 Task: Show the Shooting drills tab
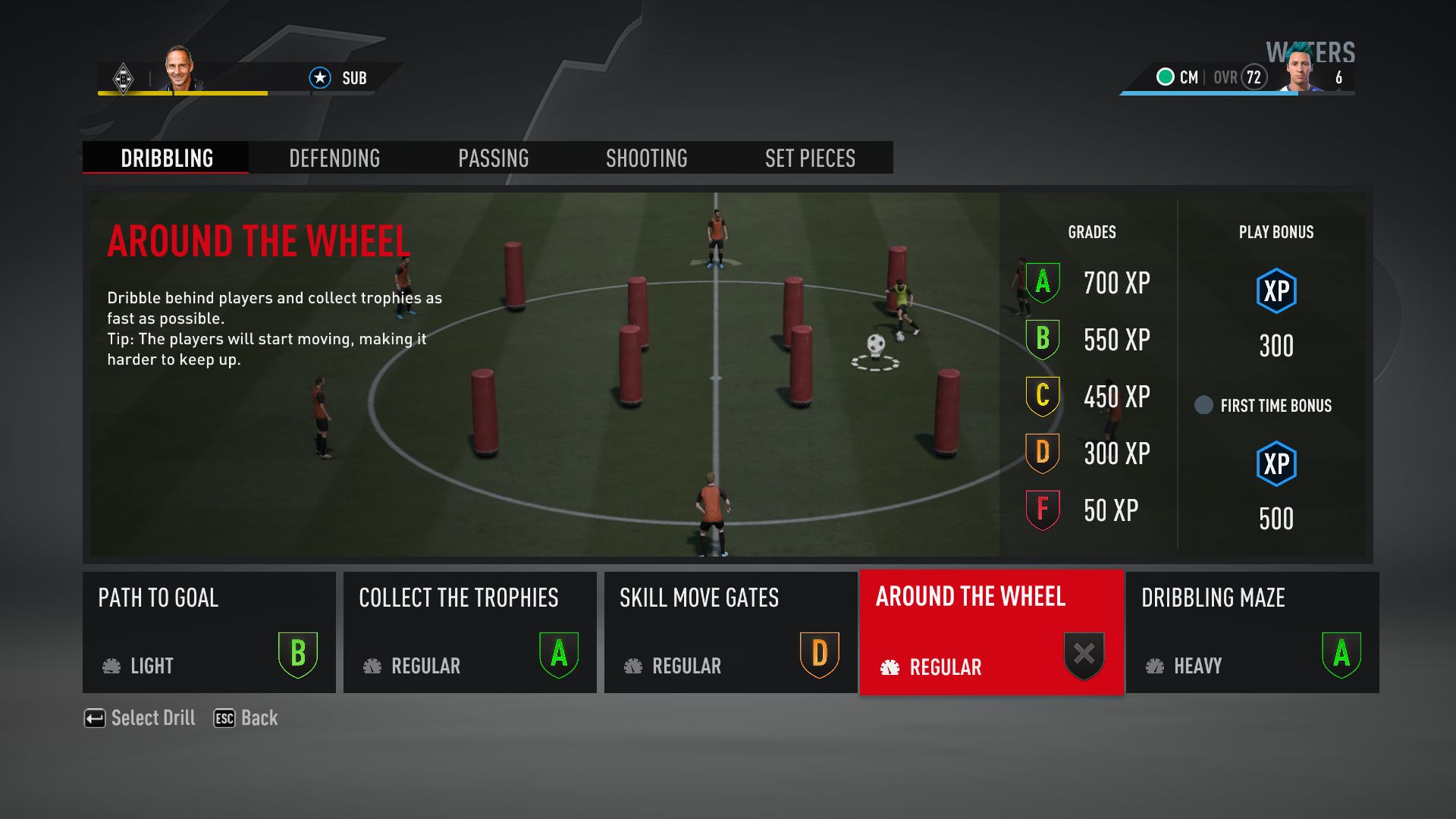click(x=646, y=158)
